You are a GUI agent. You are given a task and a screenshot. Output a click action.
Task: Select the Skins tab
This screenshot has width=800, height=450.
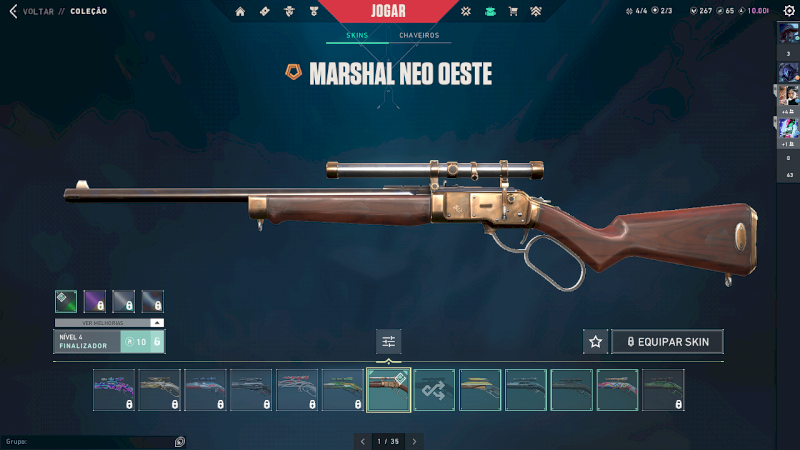357,35
